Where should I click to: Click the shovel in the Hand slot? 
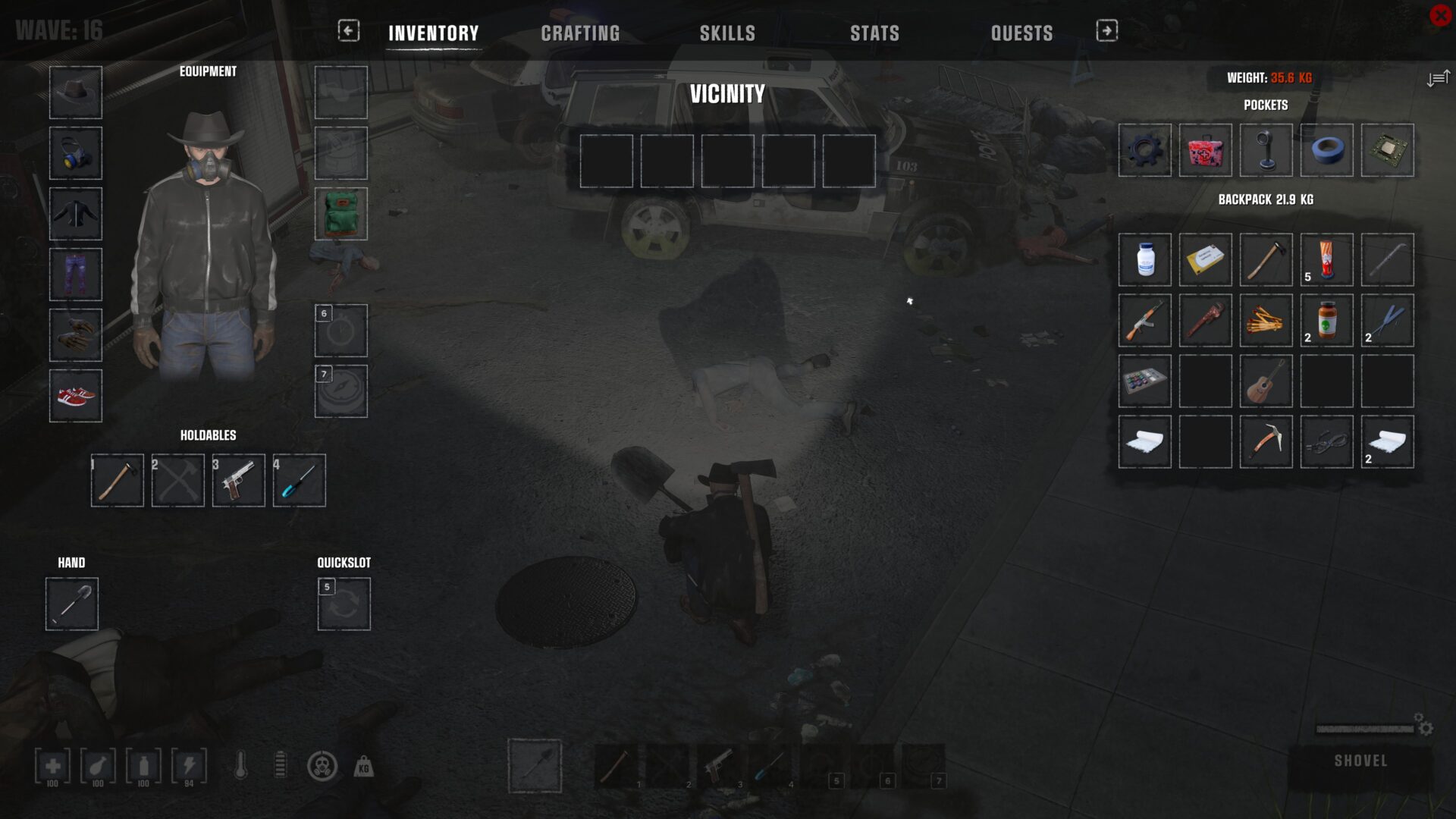[72, 604]
